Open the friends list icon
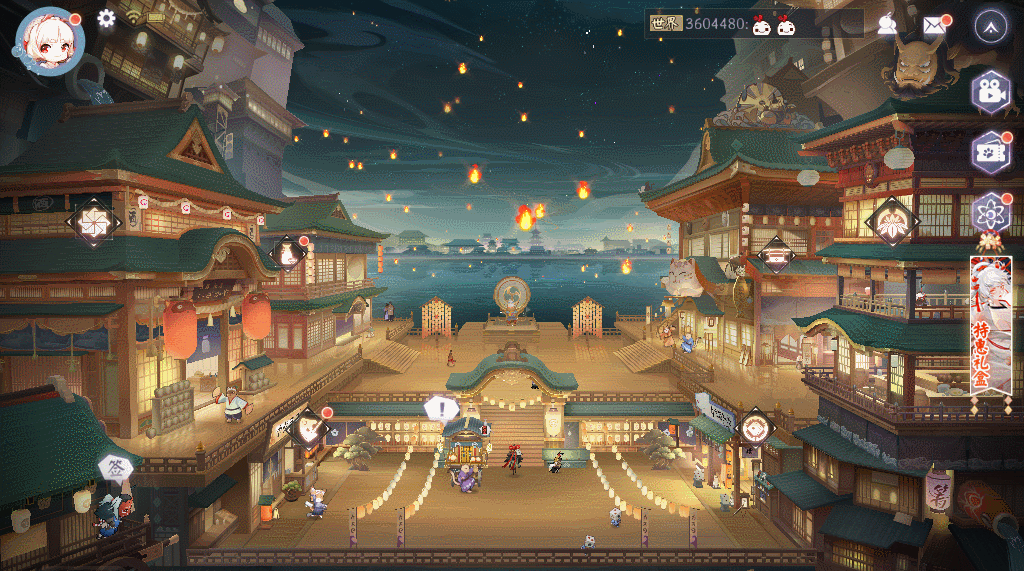Screen dimensions: 1024x571 (887, 25)
